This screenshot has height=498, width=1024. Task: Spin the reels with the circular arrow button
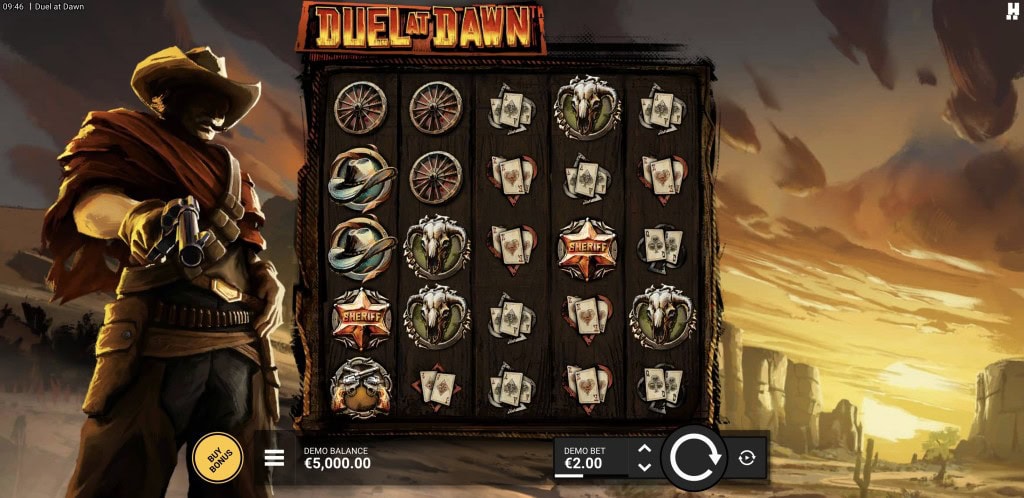pos(695,458)
